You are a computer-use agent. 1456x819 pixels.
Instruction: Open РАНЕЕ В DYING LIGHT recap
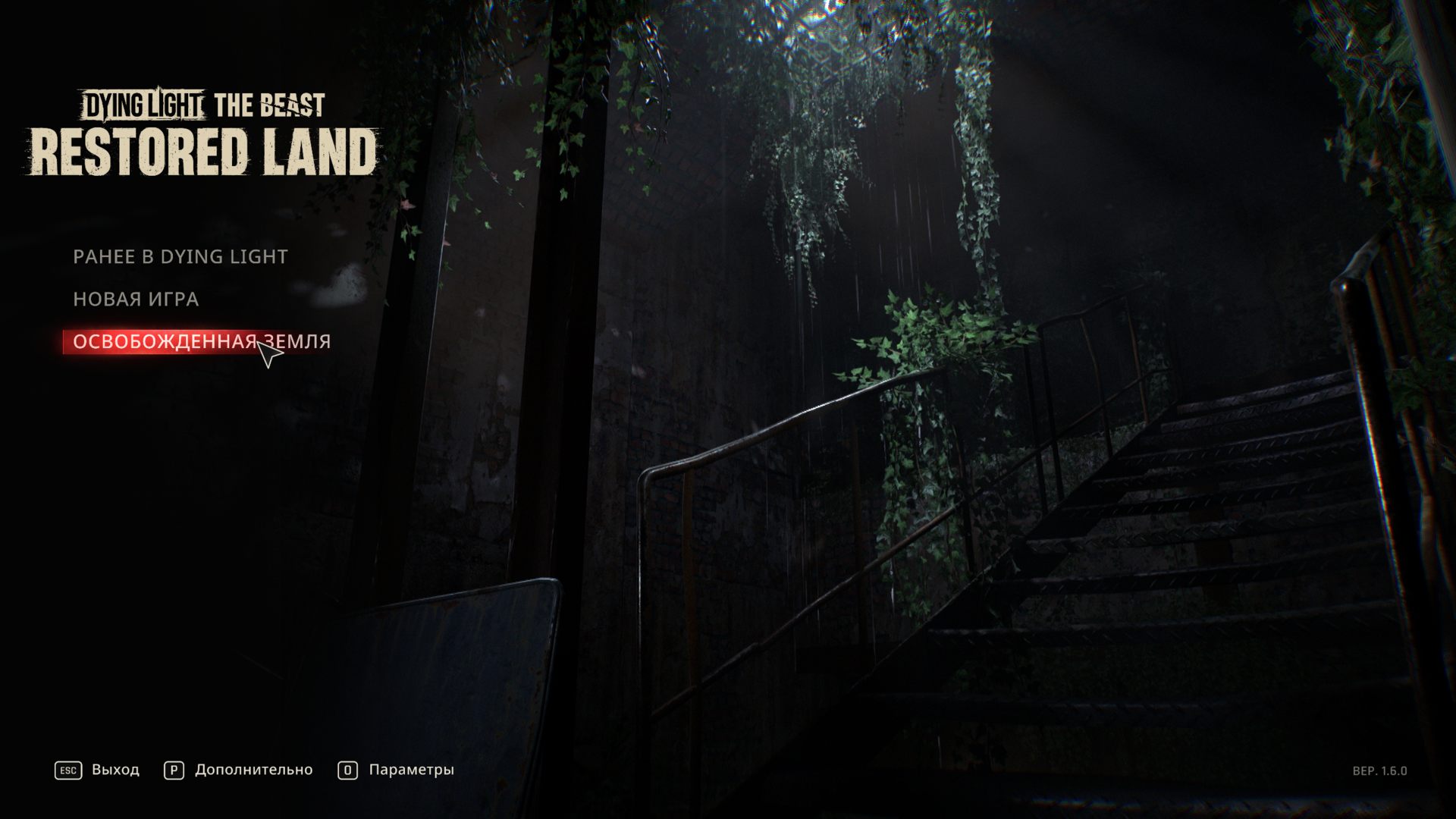(179, 256)
